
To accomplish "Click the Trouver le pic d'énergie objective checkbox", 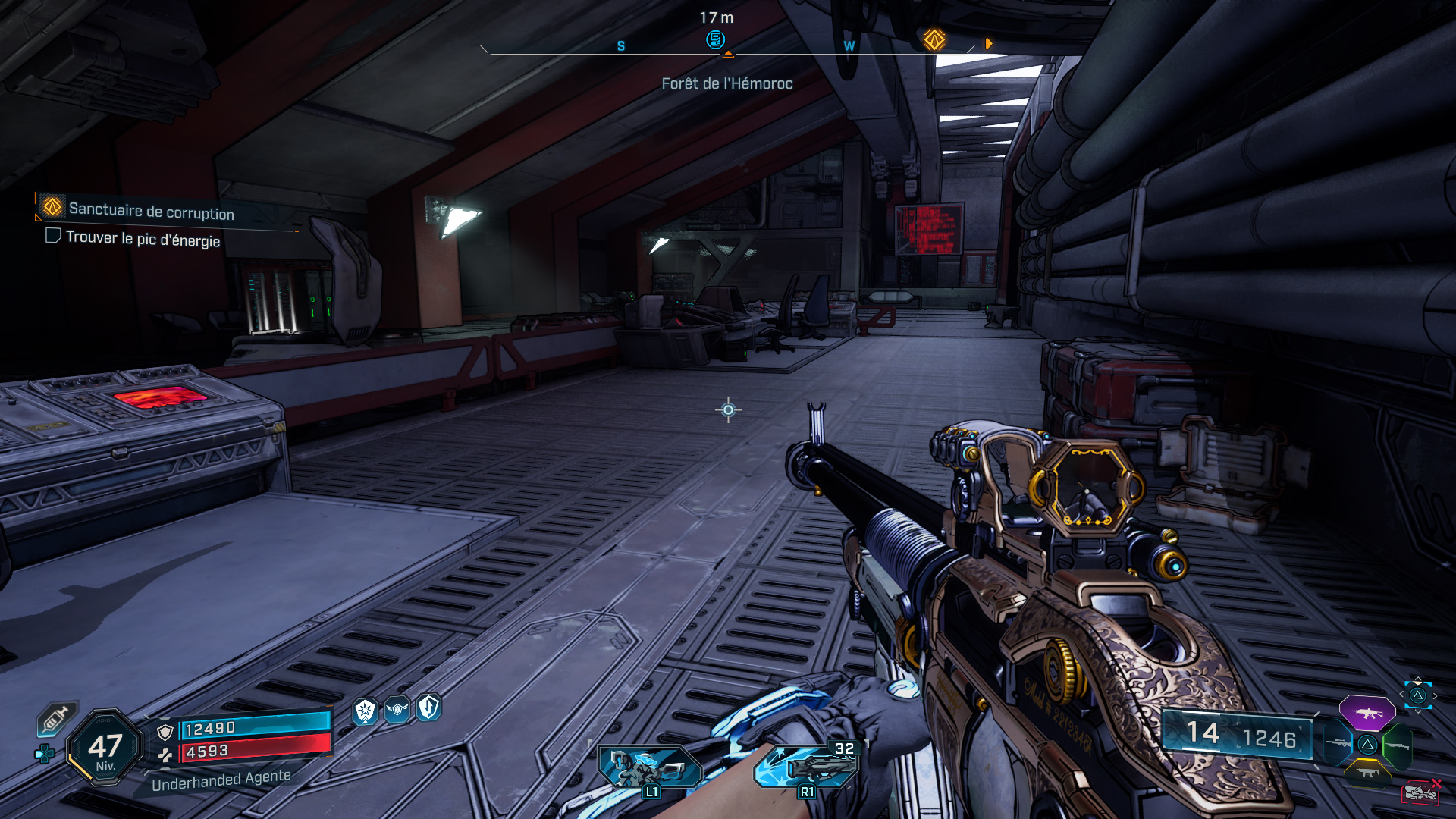I will [x=53, y=236].
